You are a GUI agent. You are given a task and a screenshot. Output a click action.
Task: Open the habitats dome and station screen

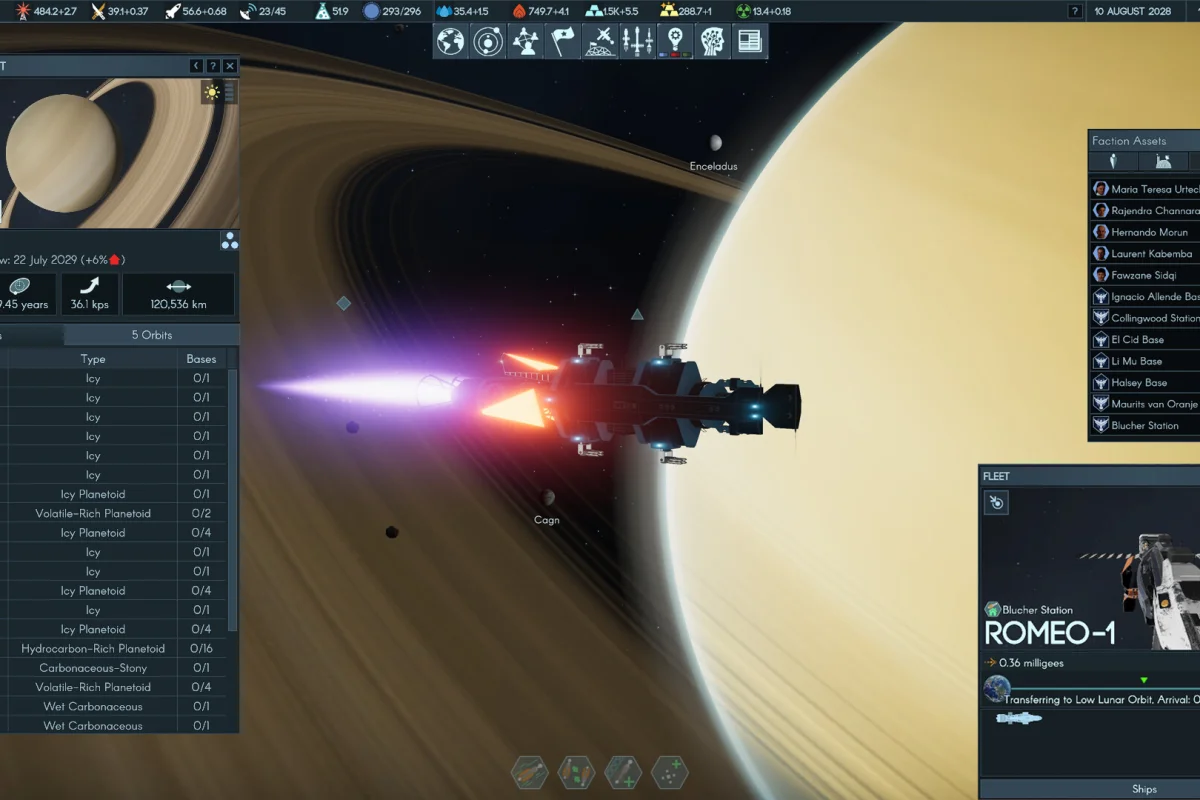[600, 41]
